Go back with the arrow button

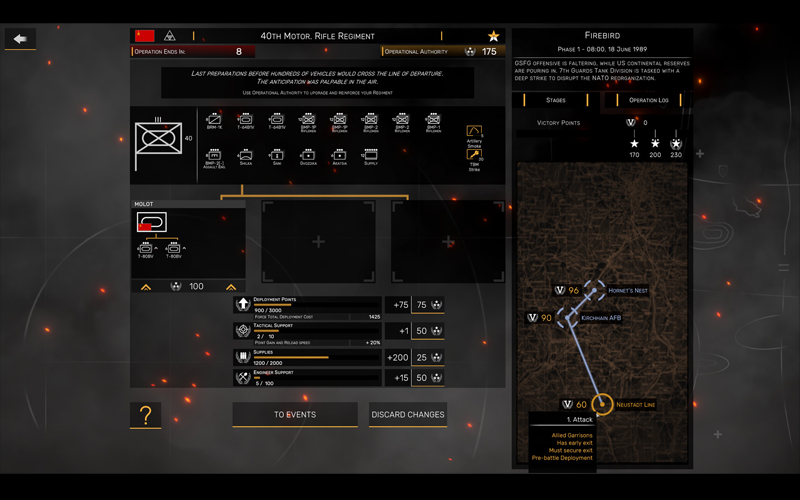20,39
